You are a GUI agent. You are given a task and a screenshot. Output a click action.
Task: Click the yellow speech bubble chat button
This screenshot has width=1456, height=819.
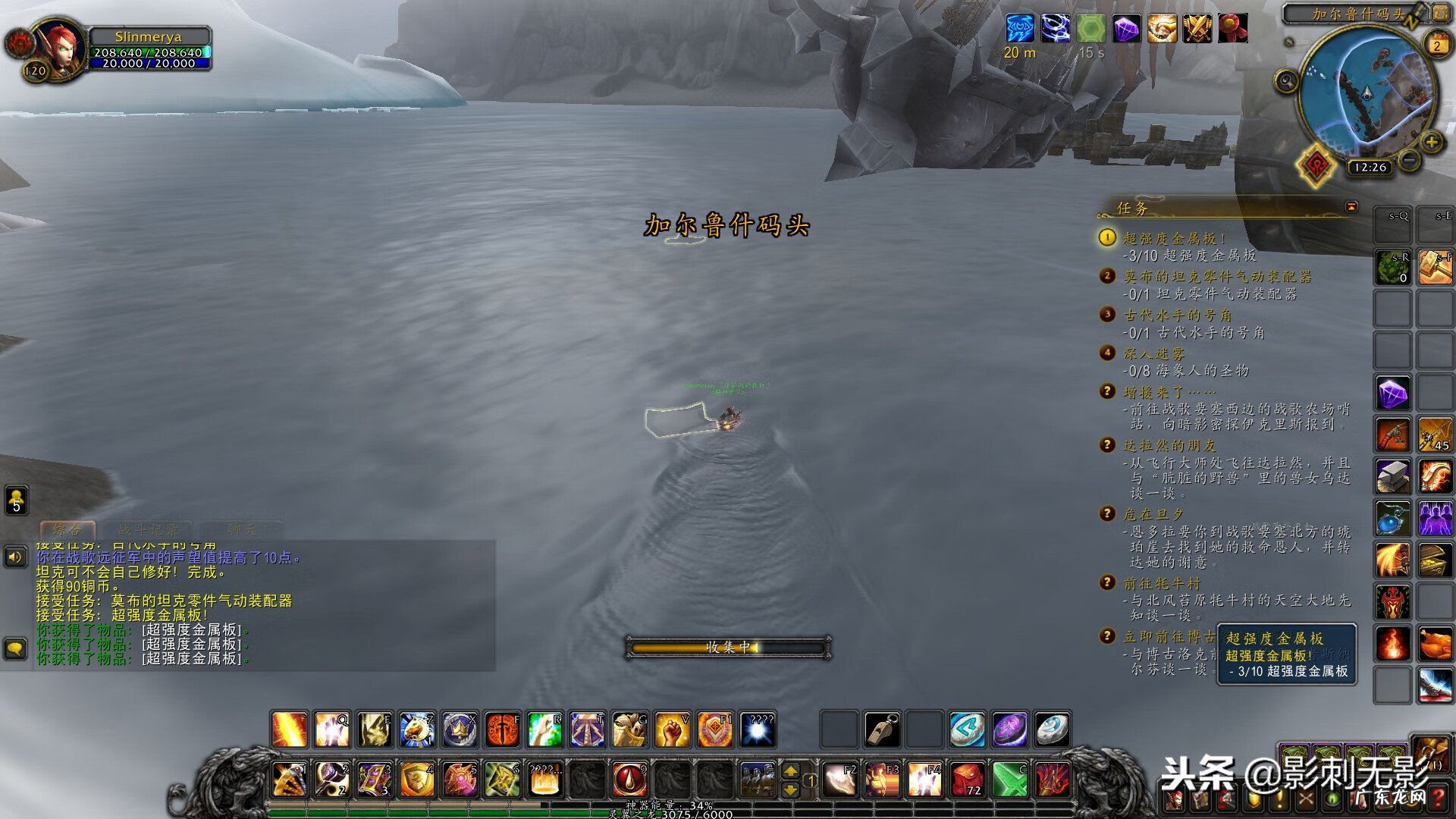point(16,648)
